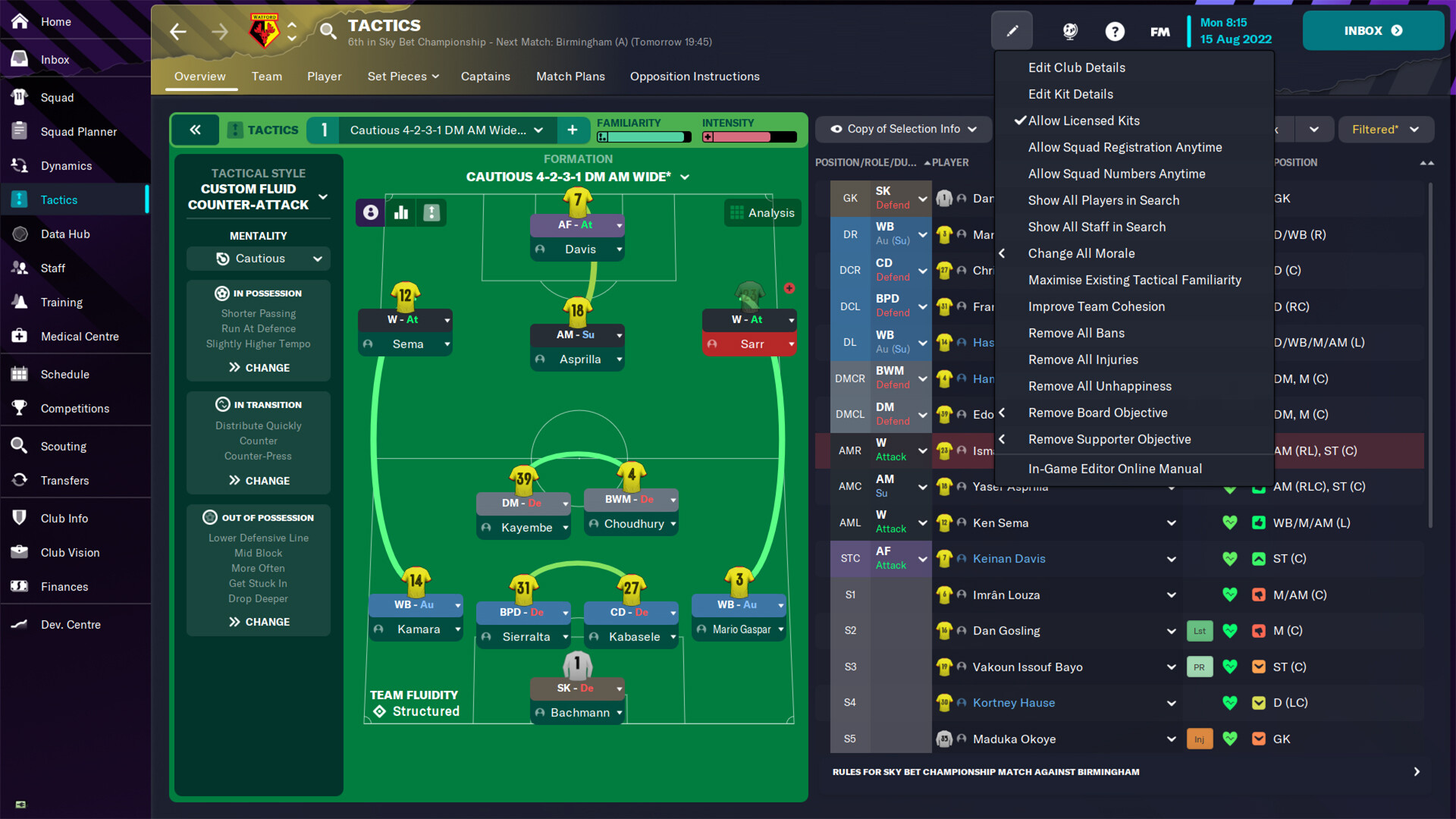
Task: Open the Mentality dropdown set to Cautious
Action: (x=258, y=259)
